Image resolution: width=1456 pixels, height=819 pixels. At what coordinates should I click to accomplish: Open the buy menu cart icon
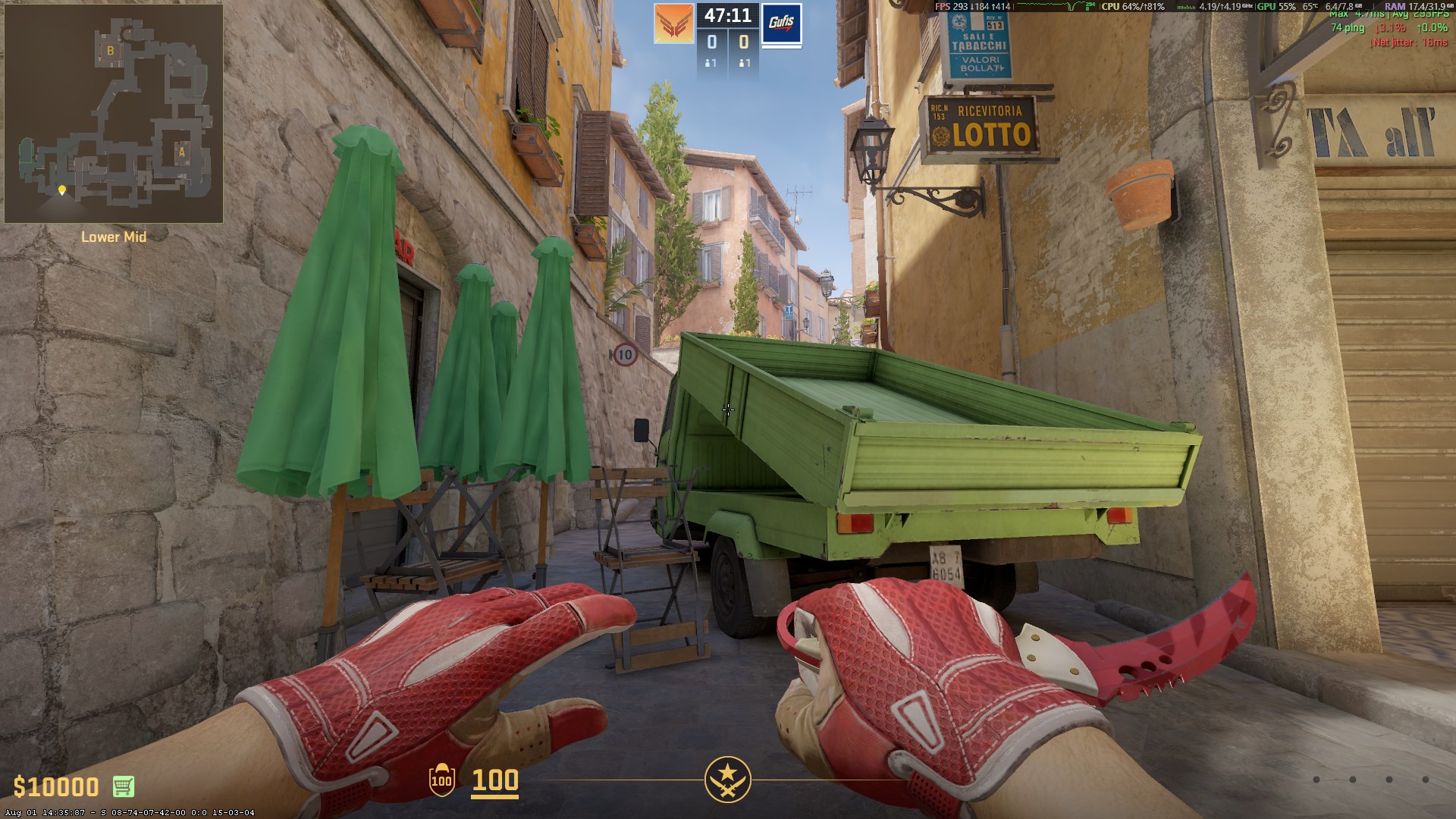point(124,786)
